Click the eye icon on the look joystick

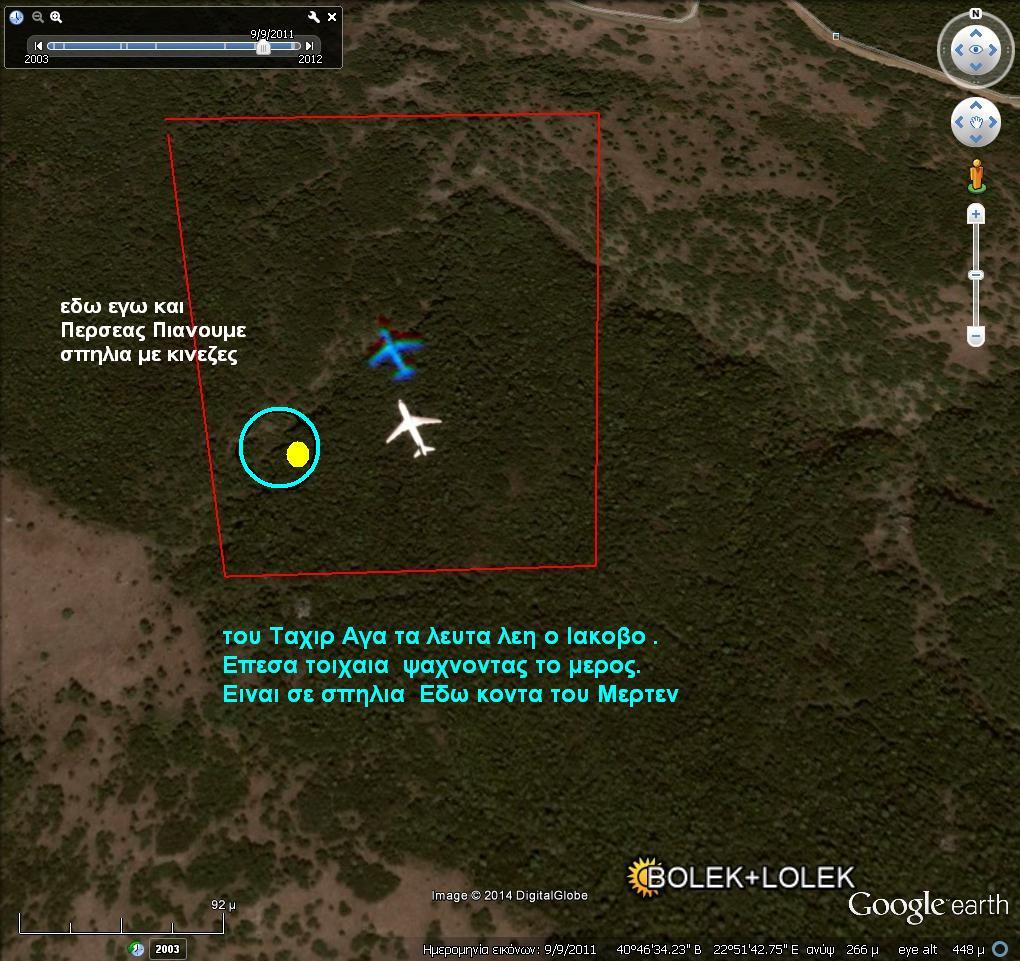[x=976, y=50]
